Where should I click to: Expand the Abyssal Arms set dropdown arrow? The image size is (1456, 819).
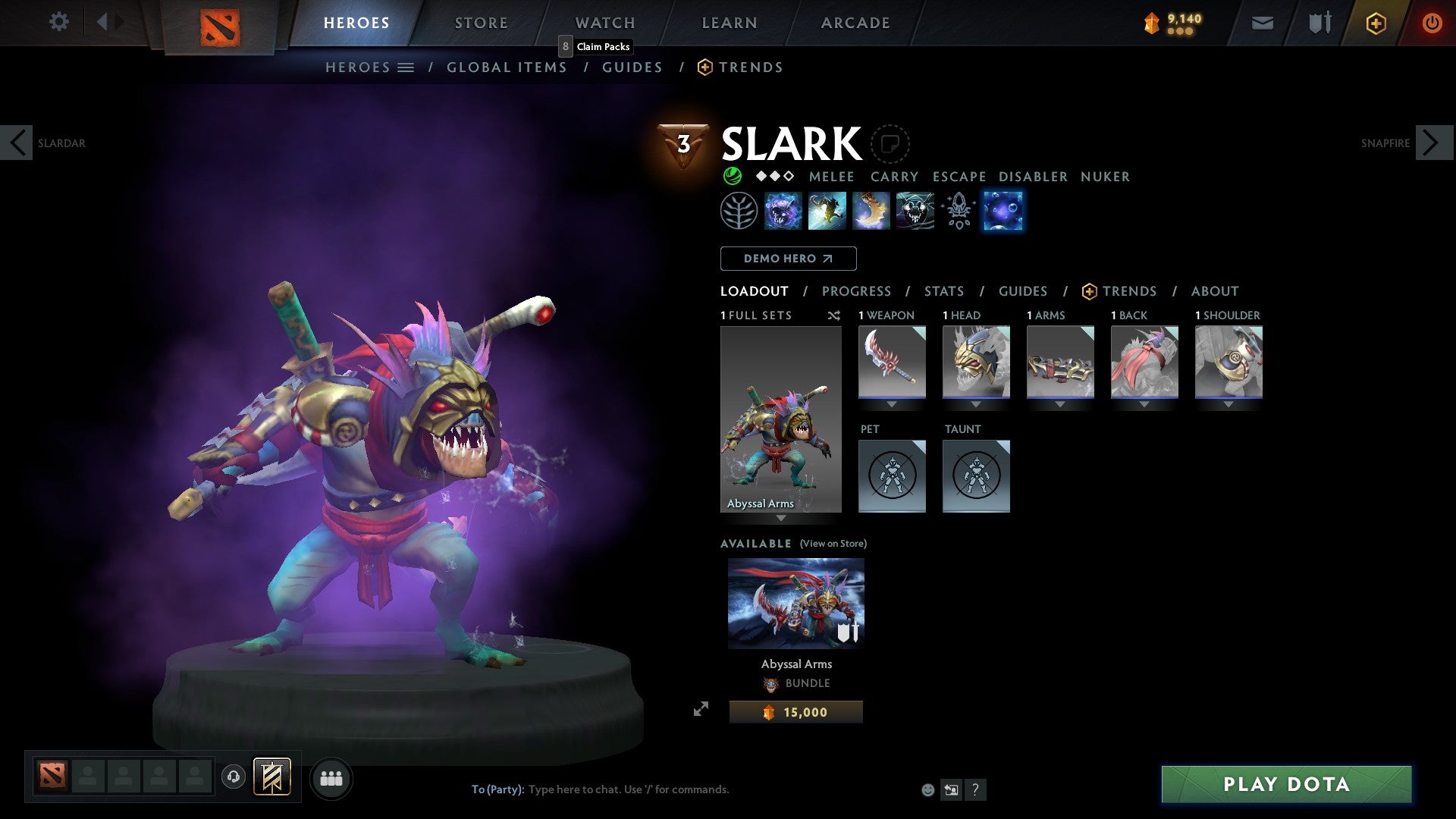pyautogui.click(x=780, y=519)
